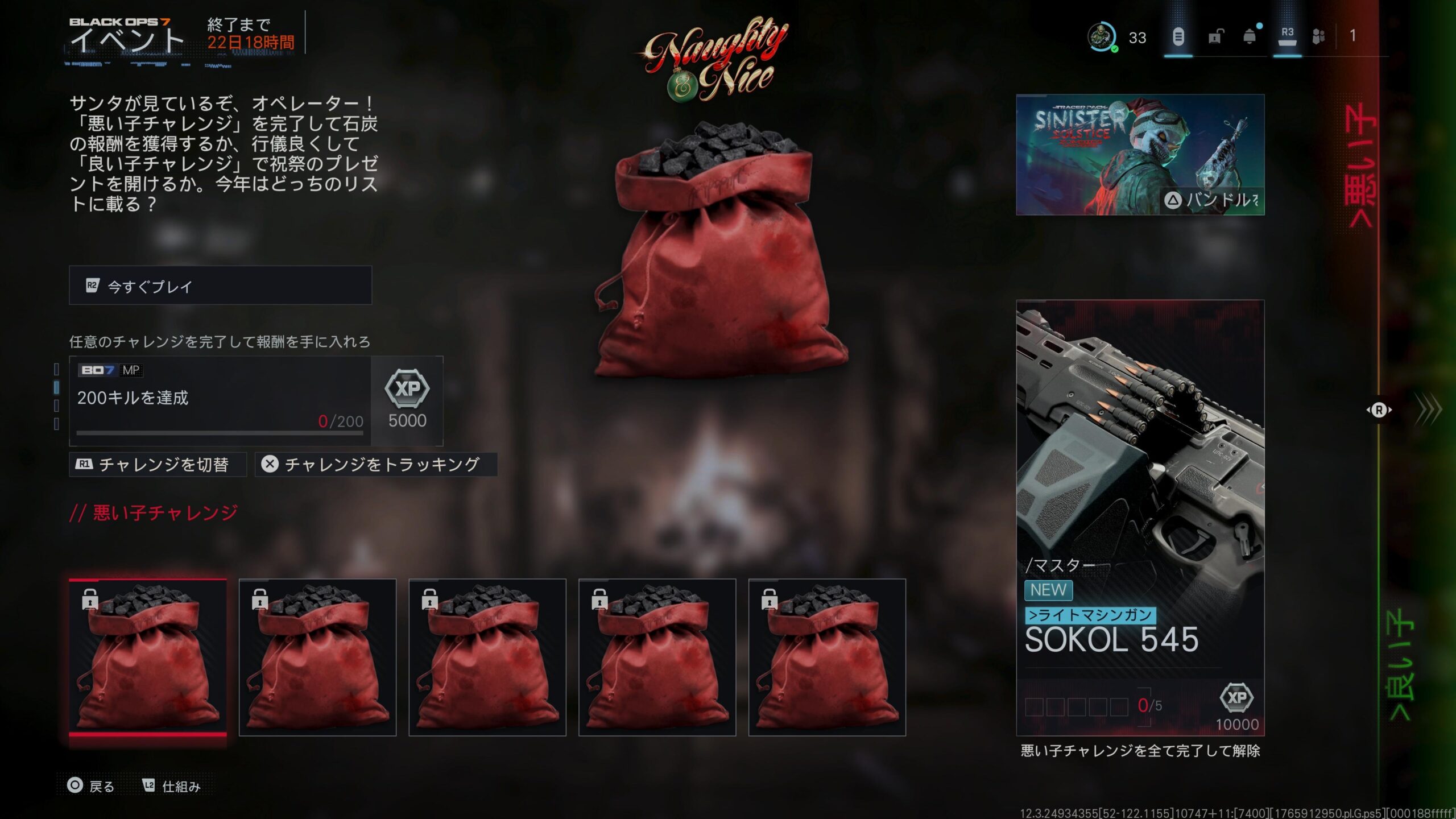Open the 仕組み info button
Viewport: 1456px width, 819px height.
pyautogui.click(x=172, y=786)
